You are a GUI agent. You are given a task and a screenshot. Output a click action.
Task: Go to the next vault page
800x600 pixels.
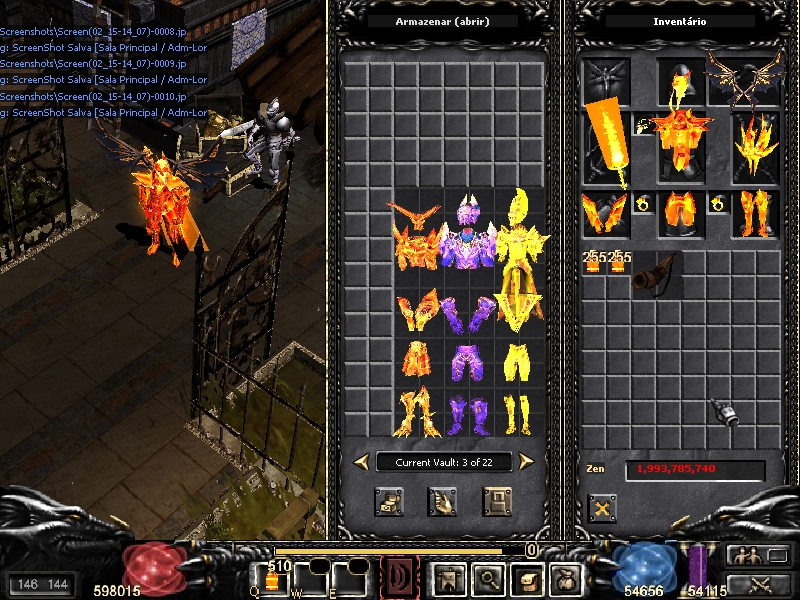point(526,461)
